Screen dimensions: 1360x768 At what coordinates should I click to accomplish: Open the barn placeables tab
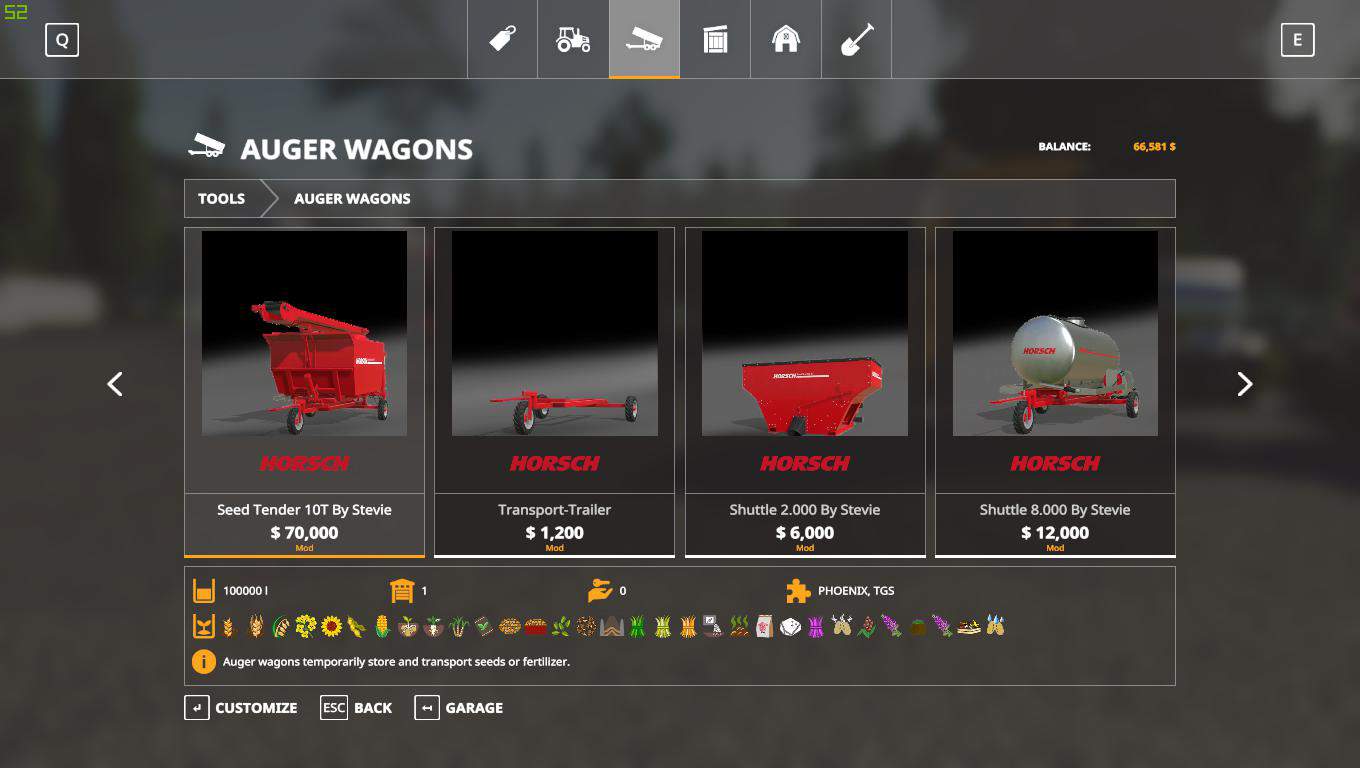click(786, 39)
